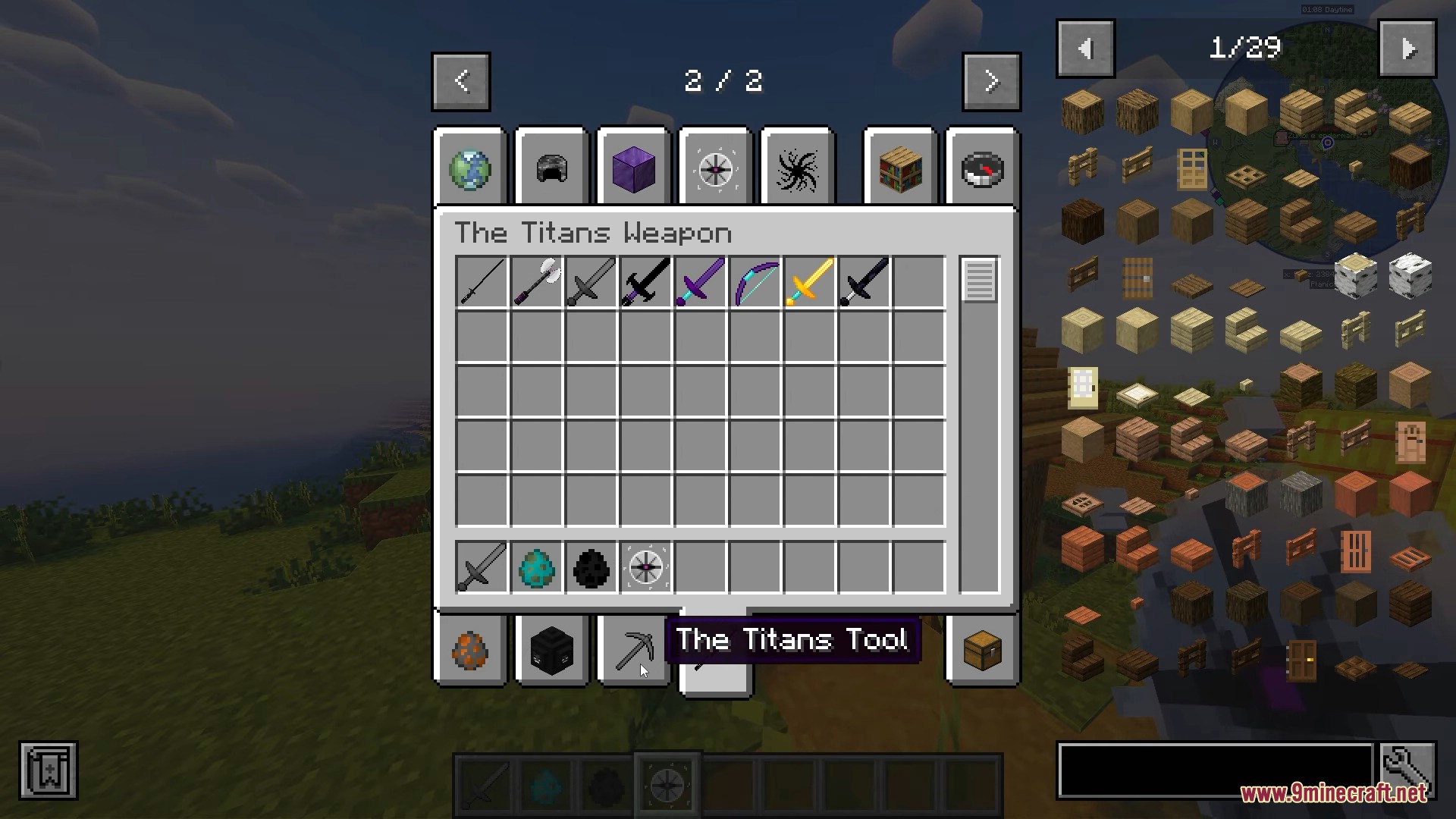Screen dimensions: 1456x819
Task: Open the orange spawn egg tab
Action: pyautogui.click(x=470, y=651)
